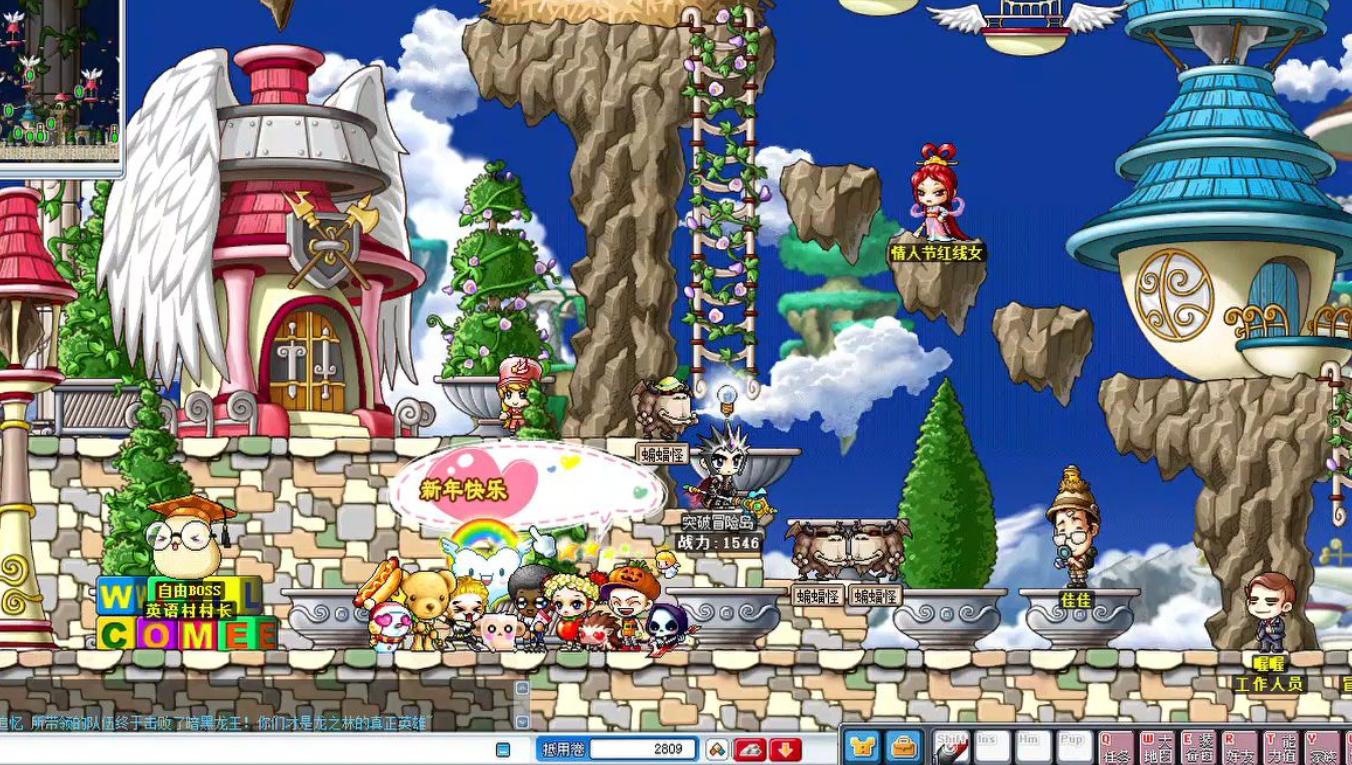Open the R 好友 friends shortcut
This screenshot has width=1352, height=765.
pyautogui.click(x=1239, y=748)
